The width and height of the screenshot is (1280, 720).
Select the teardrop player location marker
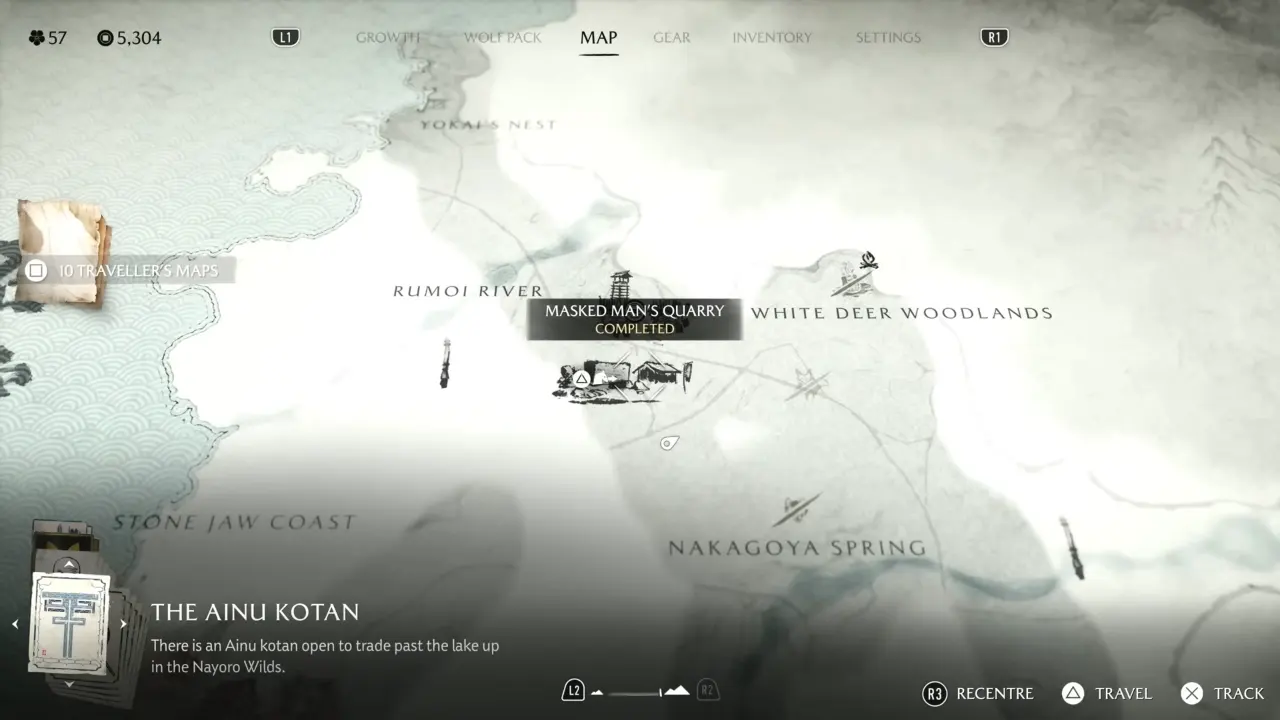coord(669,443)
